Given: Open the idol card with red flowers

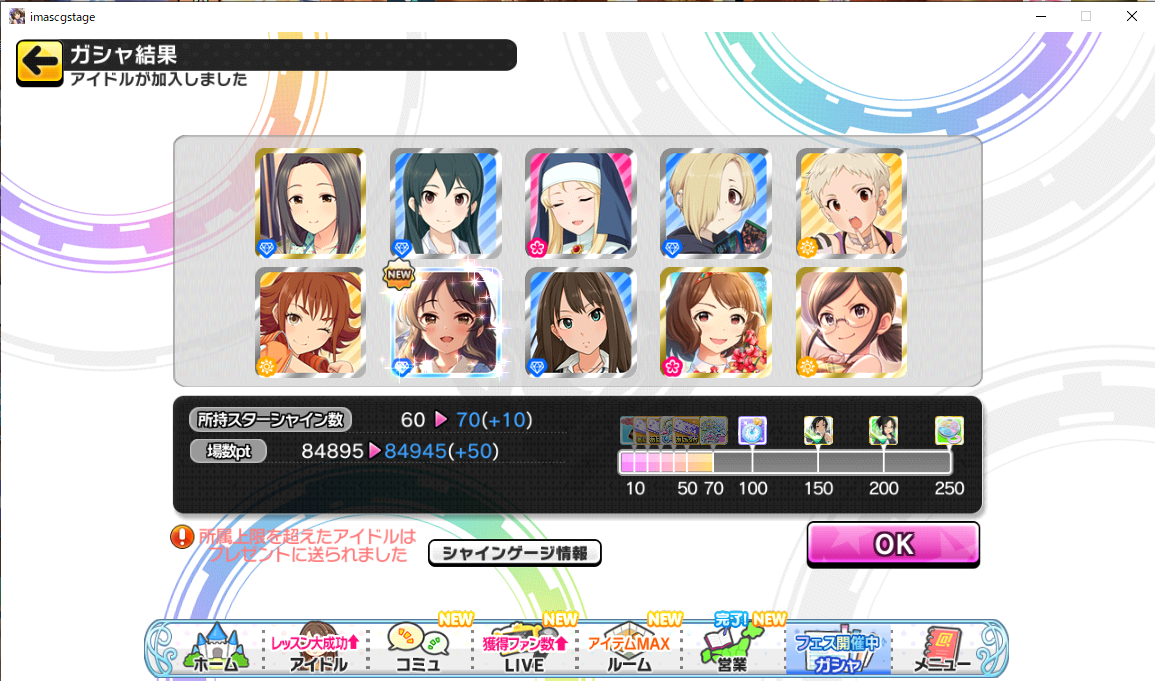Looking at the screenshot, I should [x=715, y=322].
